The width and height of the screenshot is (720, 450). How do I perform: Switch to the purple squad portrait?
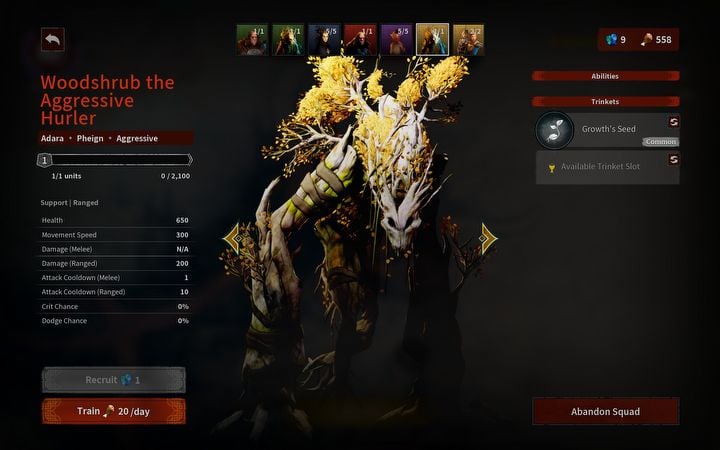pos(396,39)
